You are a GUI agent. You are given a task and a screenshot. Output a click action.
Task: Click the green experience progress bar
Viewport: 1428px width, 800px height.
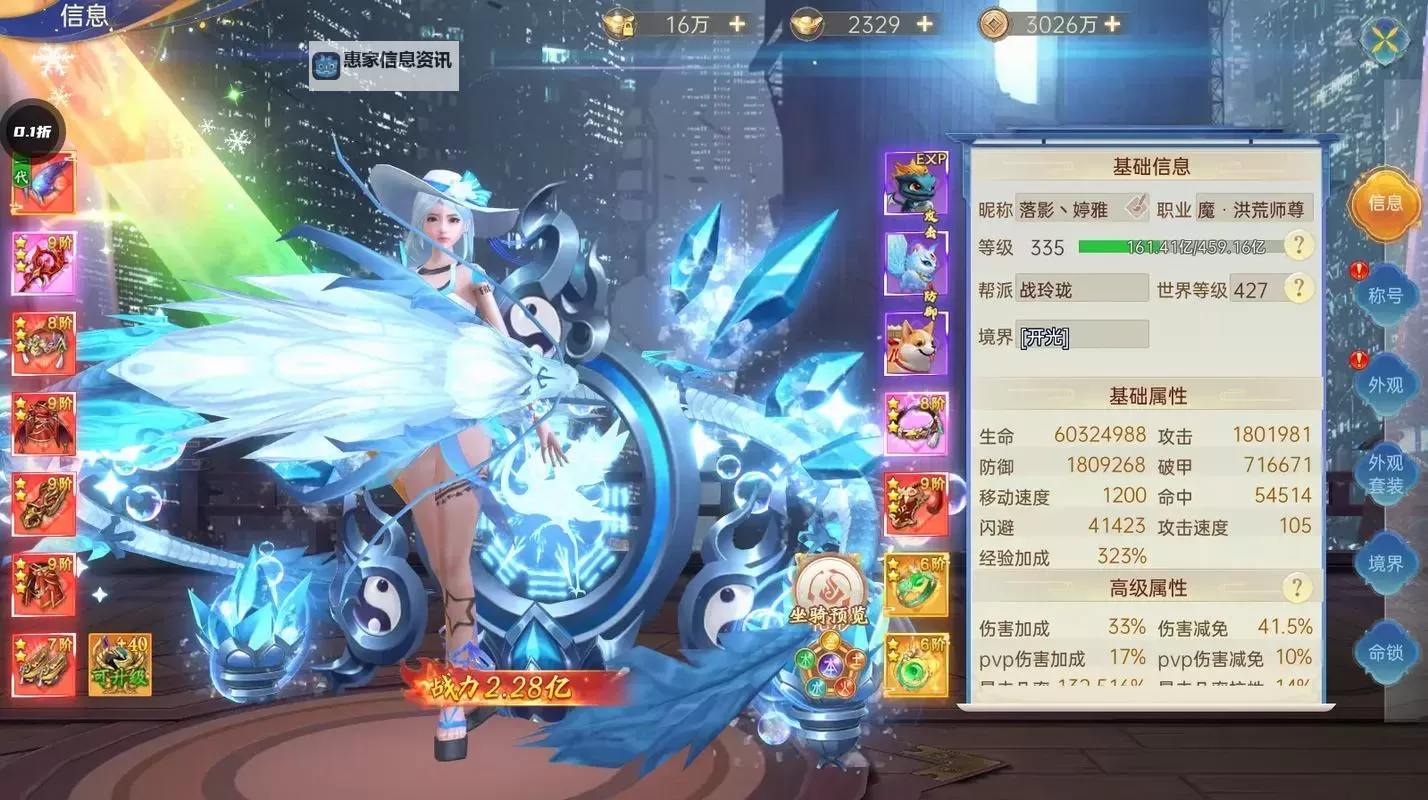1150,246
